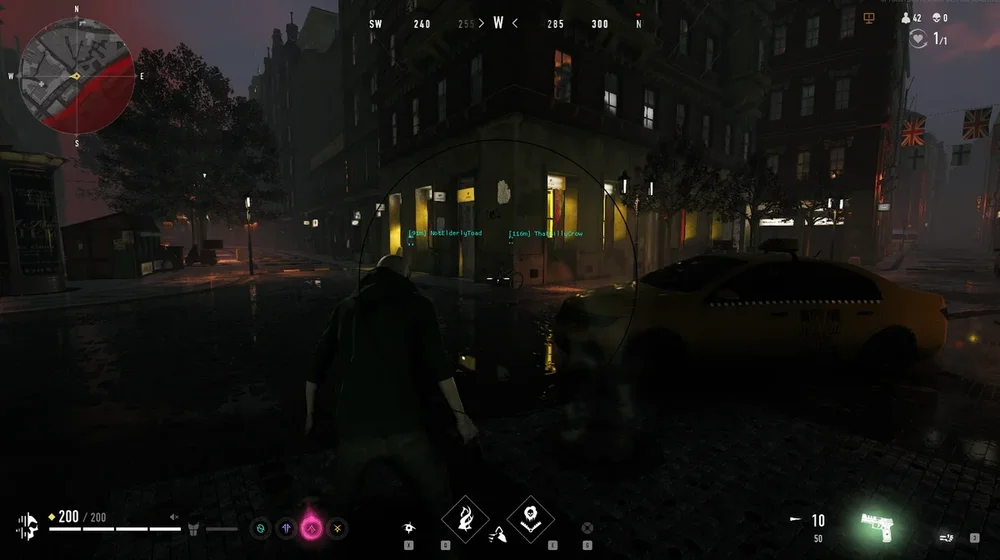This screenshot has height=560, width=1000.
Task: Activate the flame wisp diamond ability
Action: pos(465,518)
